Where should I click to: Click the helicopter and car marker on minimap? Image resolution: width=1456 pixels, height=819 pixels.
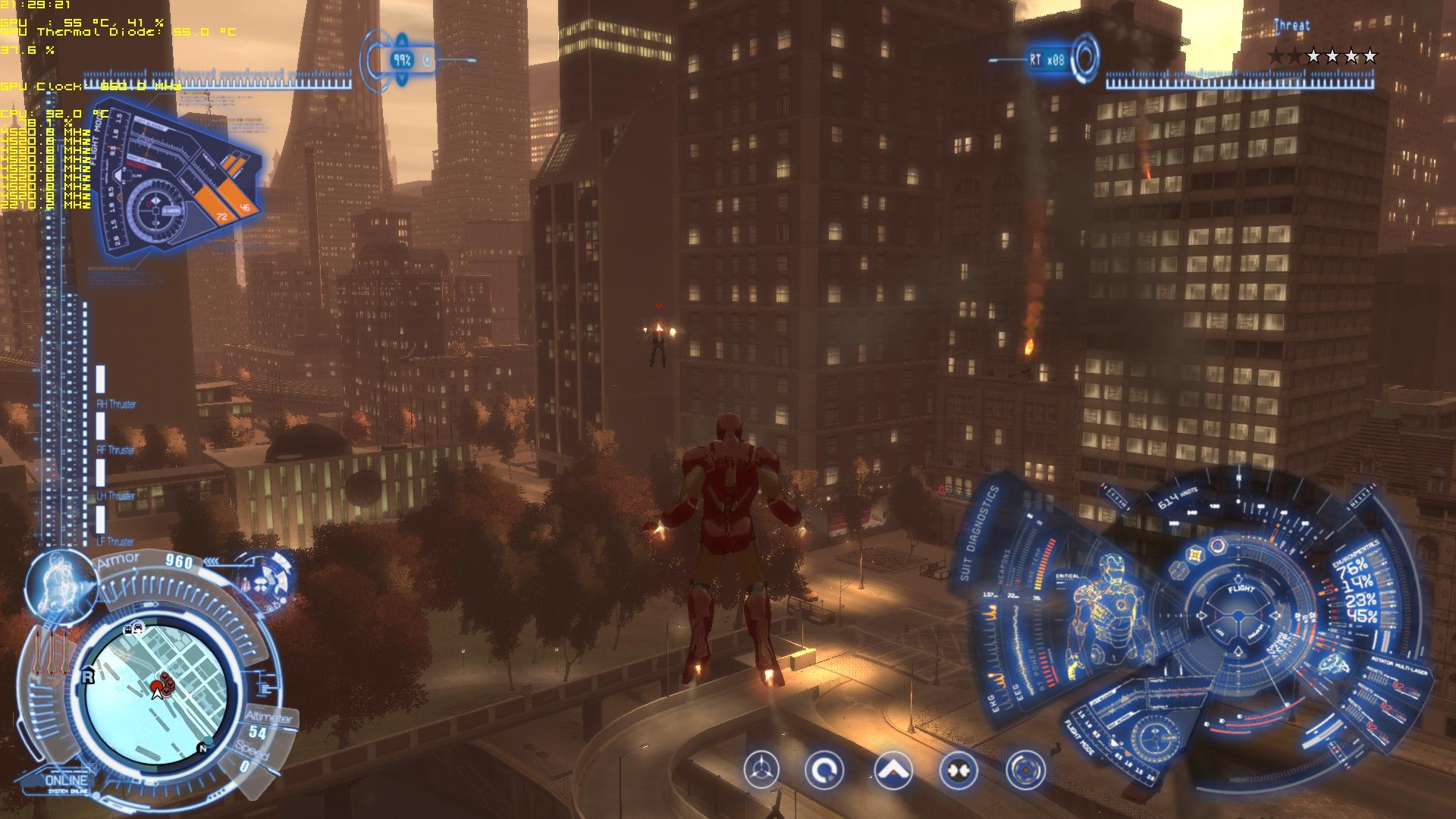tap(134, 628)
